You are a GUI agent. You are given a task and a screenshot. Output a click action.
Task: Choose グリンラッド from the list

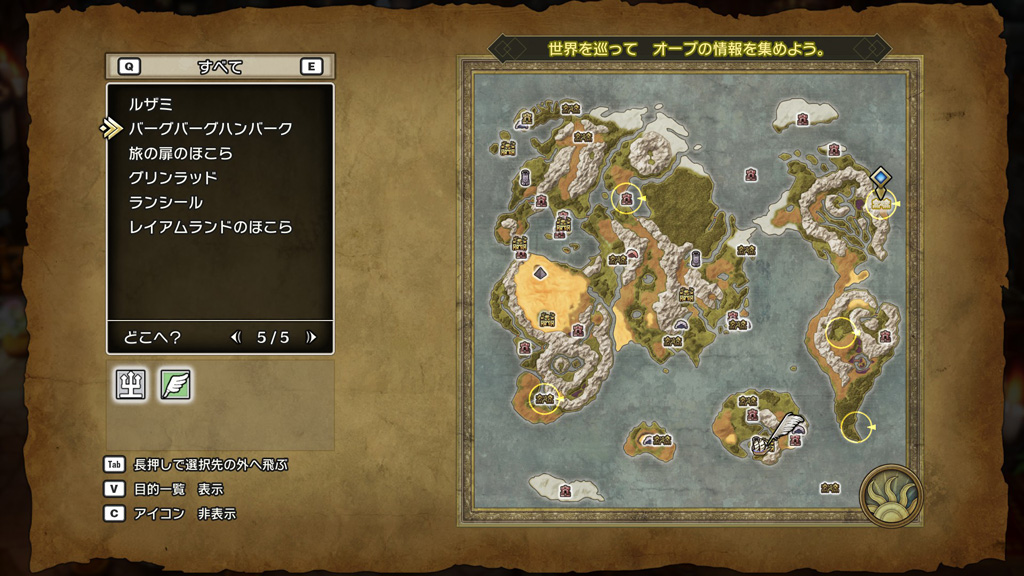(x=173, y=177)
